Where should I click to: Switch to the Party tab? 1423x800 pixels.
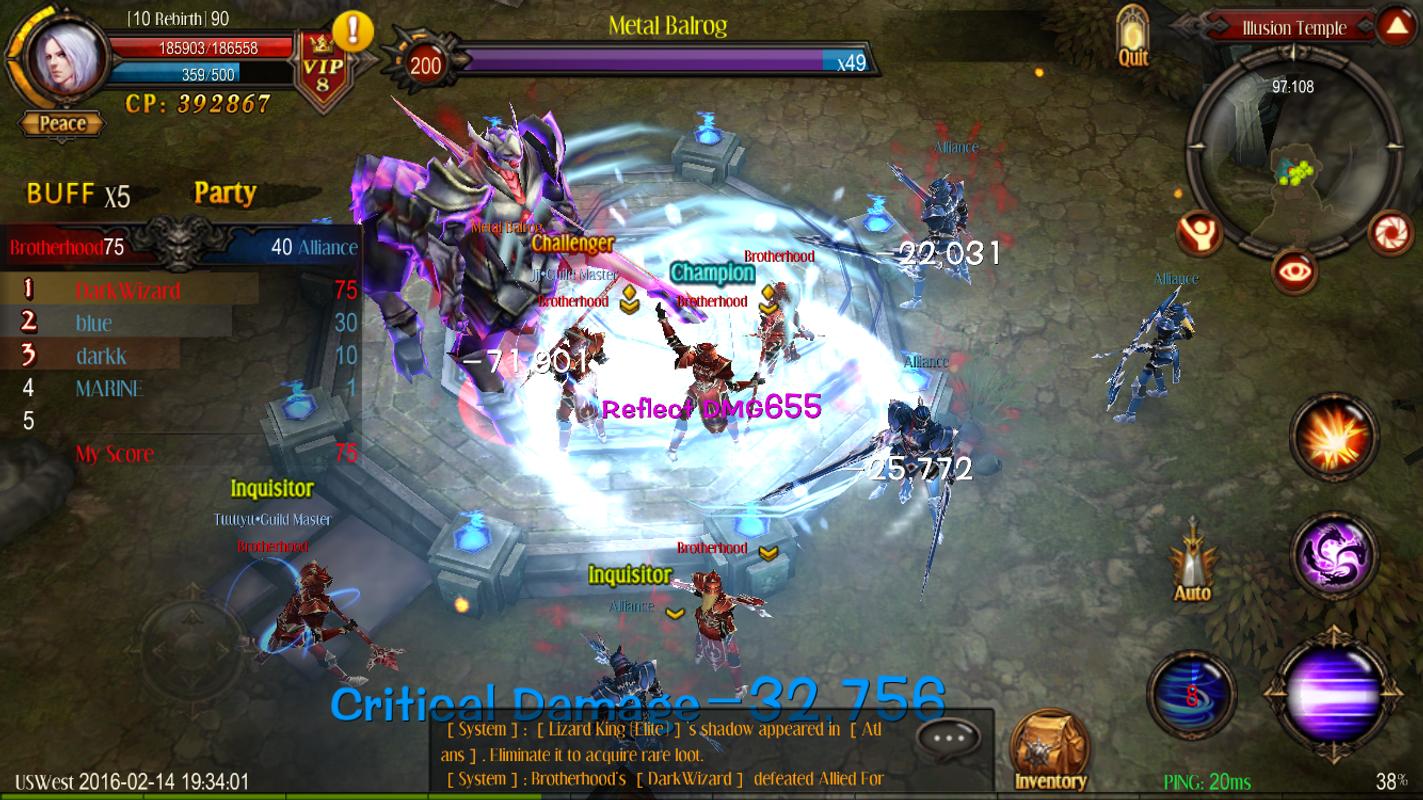(224, 193)
